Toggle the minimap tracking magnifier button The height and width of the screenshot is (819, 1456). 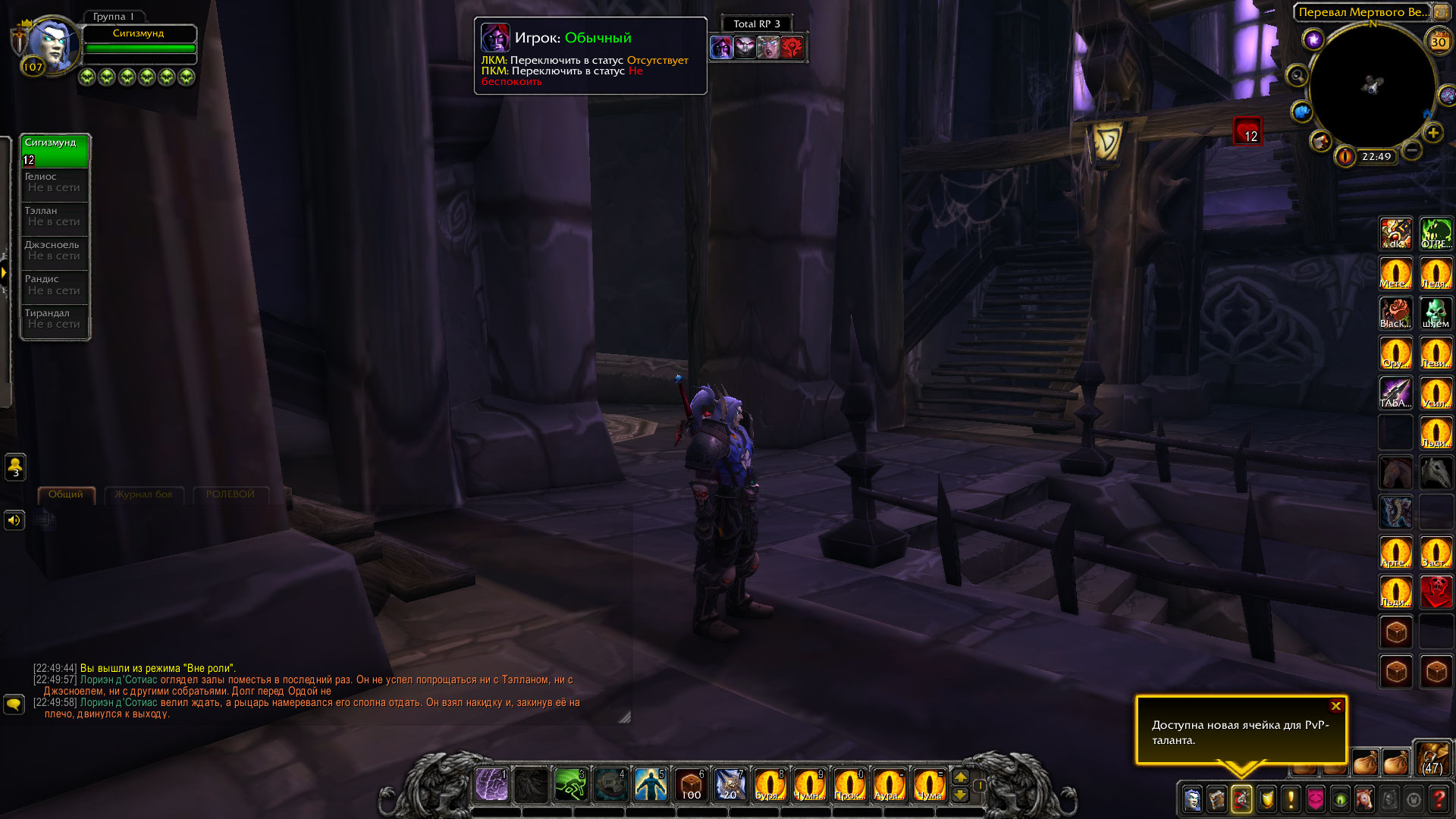pos(1298,76)
